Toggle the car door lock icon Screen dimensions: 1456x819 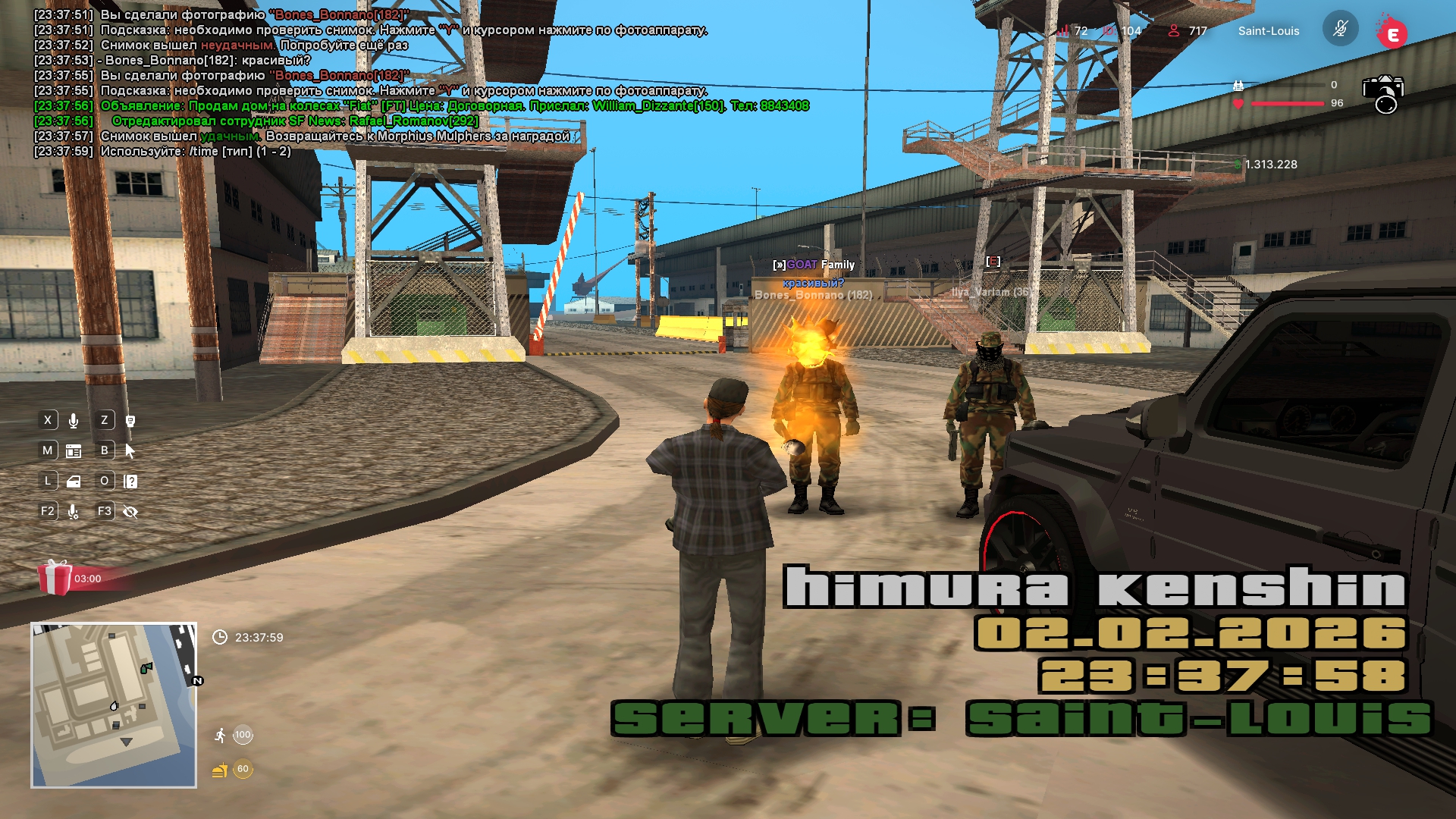point(74,482)
